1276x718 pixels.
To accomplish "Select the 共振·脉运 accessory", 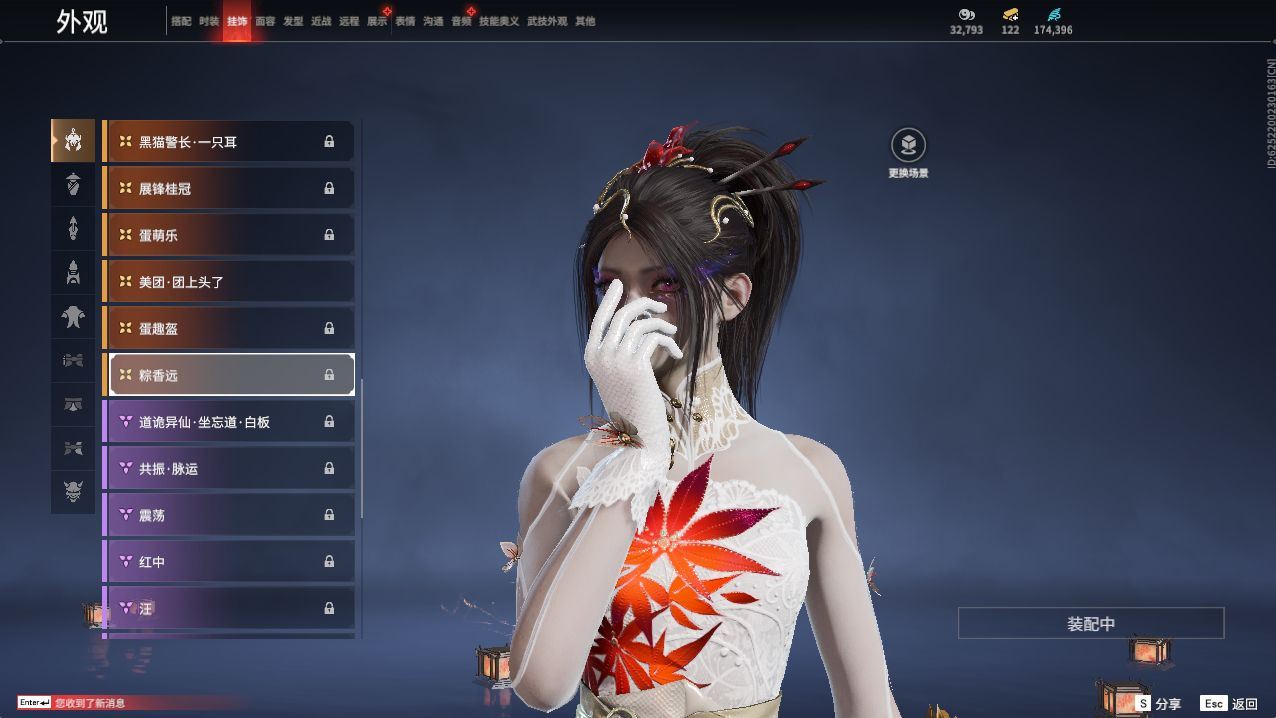I will [230, 468].
